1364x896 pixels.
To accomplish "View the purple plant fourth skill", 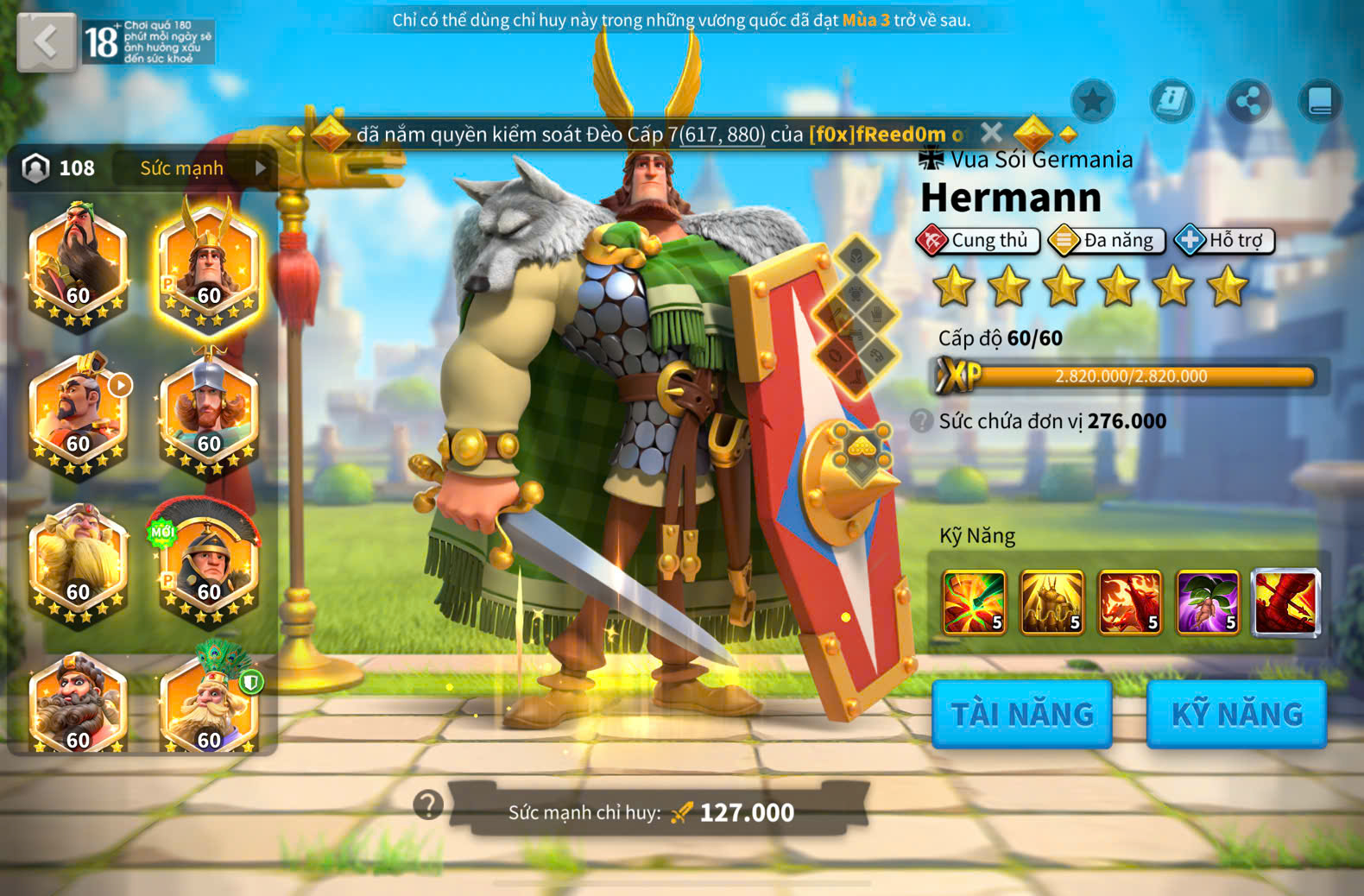I will (x=1208, y=602).
